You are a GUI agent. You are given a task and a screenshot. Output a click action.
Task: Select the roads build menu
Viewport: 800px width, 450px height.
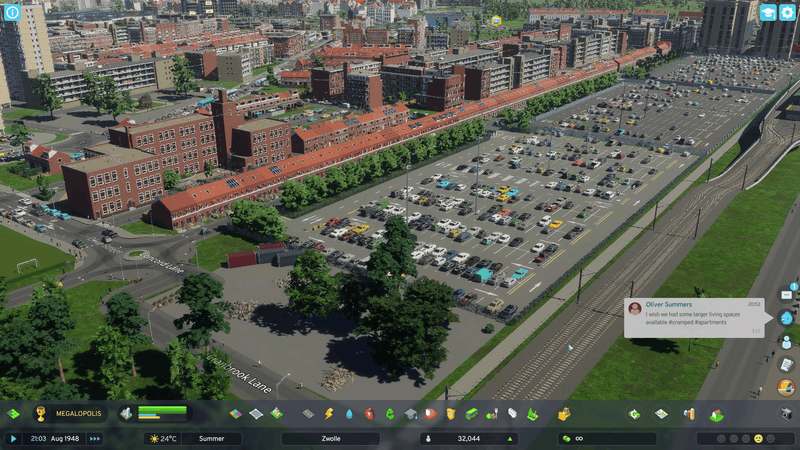tap(308, 413)
